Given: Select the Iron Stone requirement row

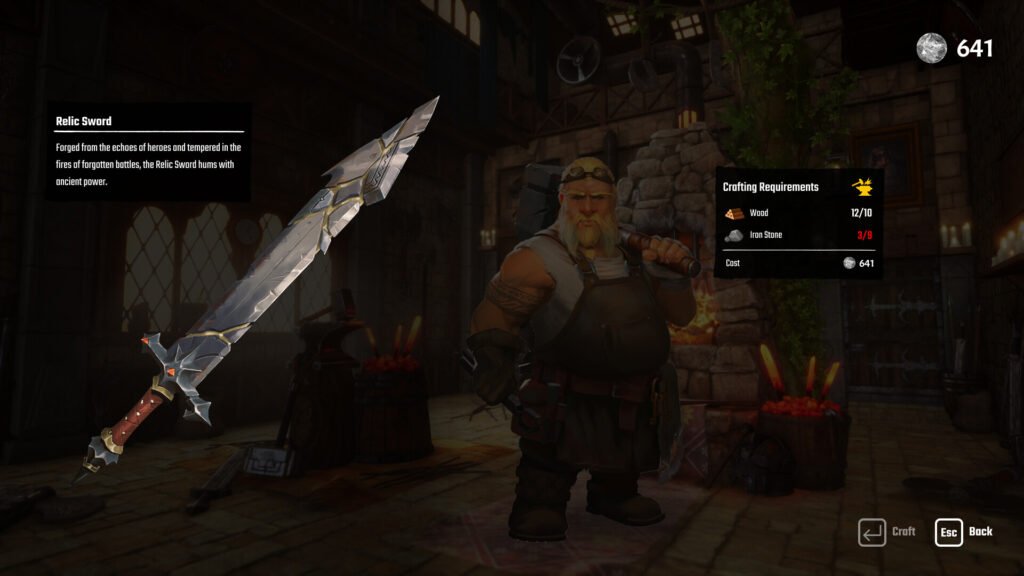Looking at the screenshot, I should [798, 235].
